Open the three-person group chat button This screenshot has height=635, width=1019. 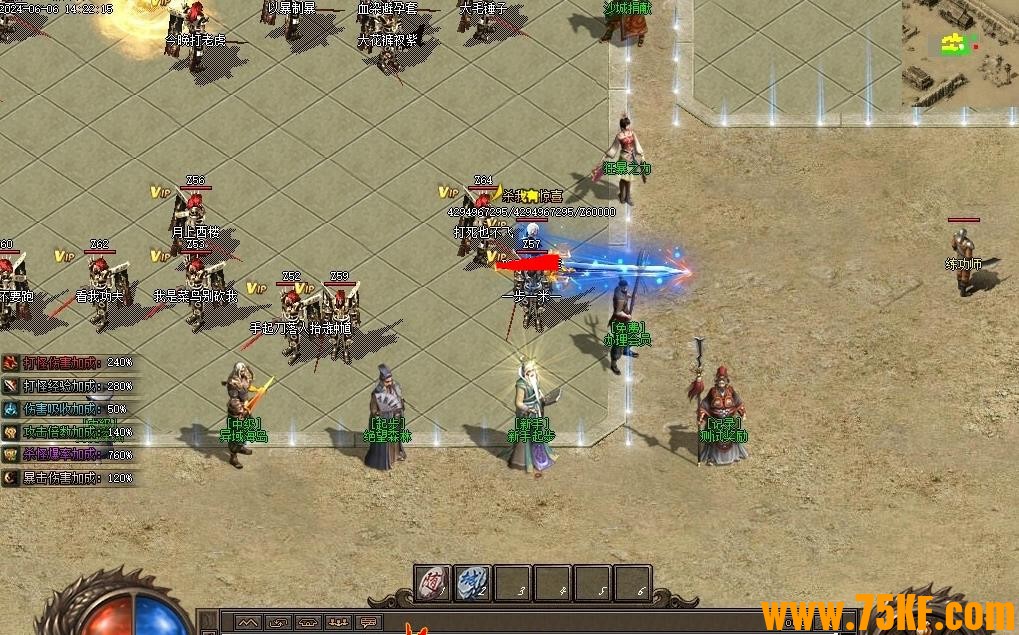[339, 622]
